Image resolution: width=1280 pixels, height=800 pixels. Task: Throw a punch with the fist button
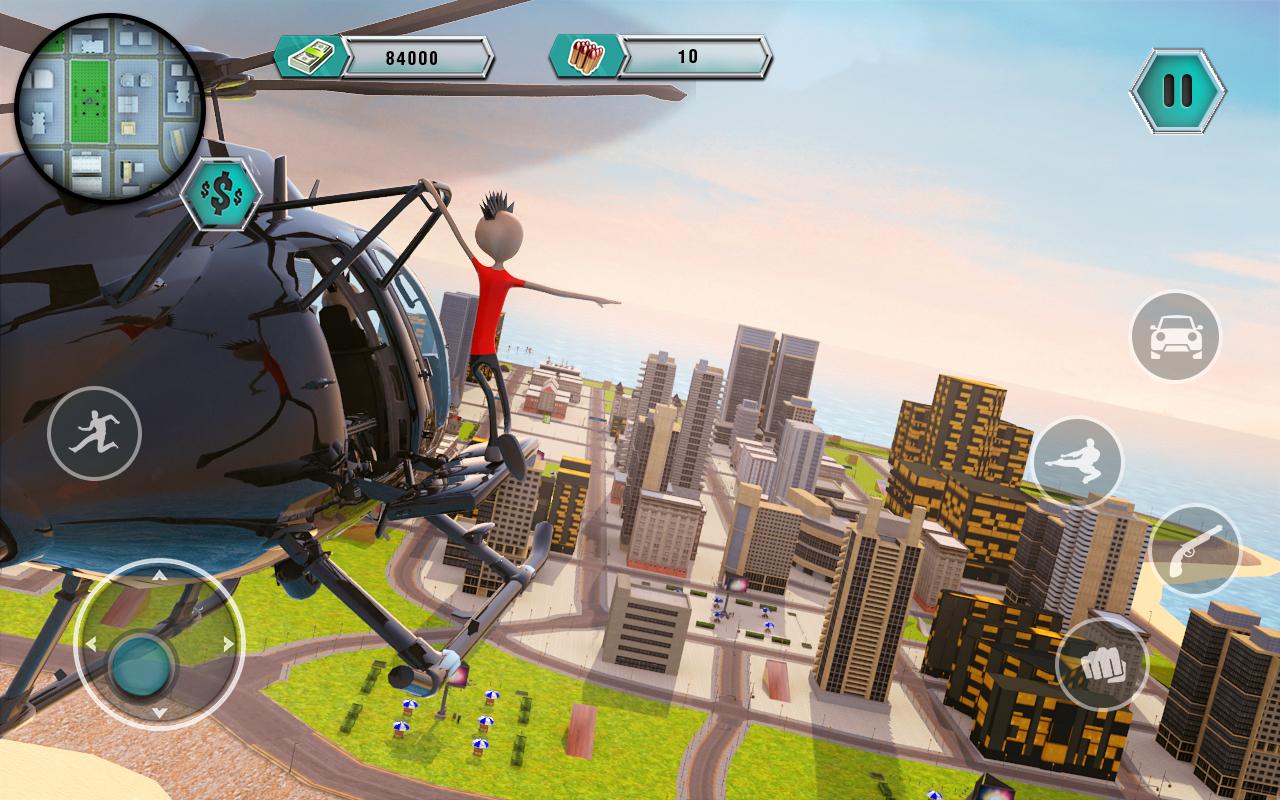point(1101,664)
